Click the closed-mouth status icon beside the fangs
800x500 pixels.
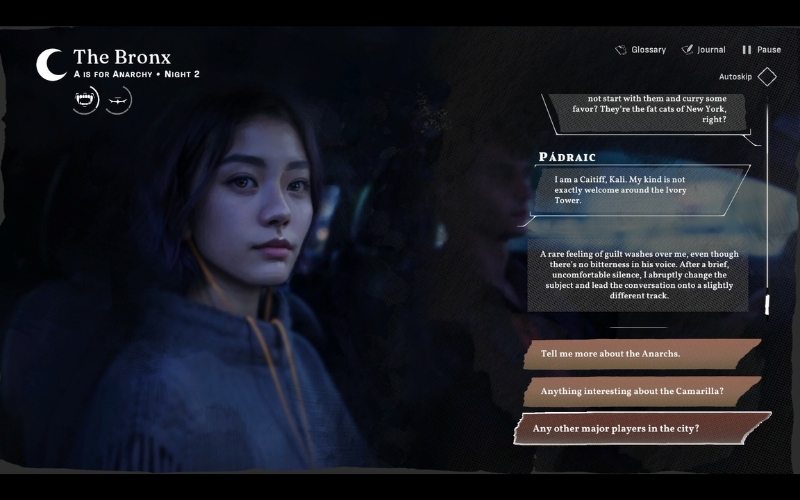(118, 99)
